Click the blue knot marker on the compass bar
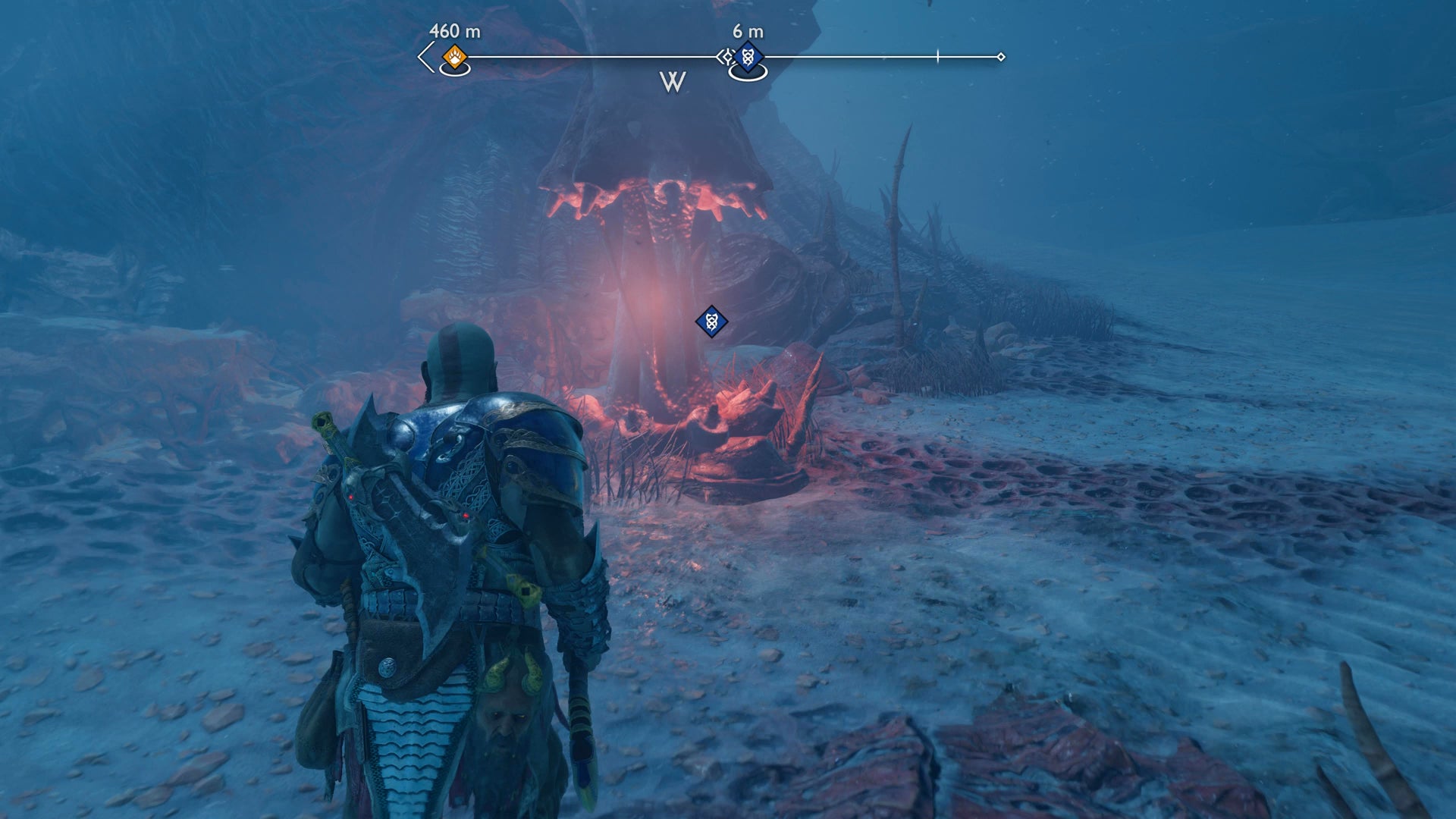Image resolution: width=1456 pixels, height=819 pixels. pyautogui.click(x=748, y=57)
